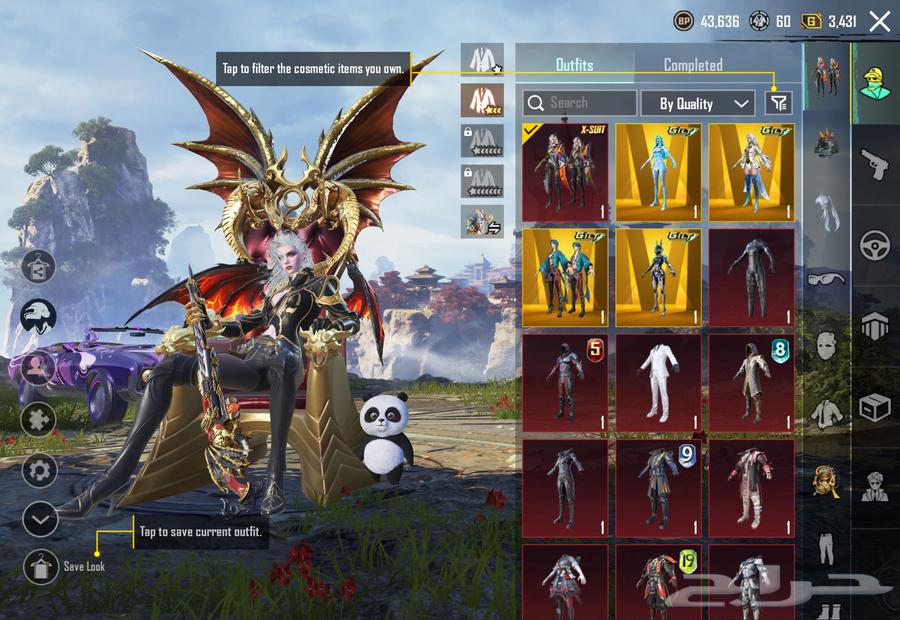Show the face mask category

coord(826,345)
